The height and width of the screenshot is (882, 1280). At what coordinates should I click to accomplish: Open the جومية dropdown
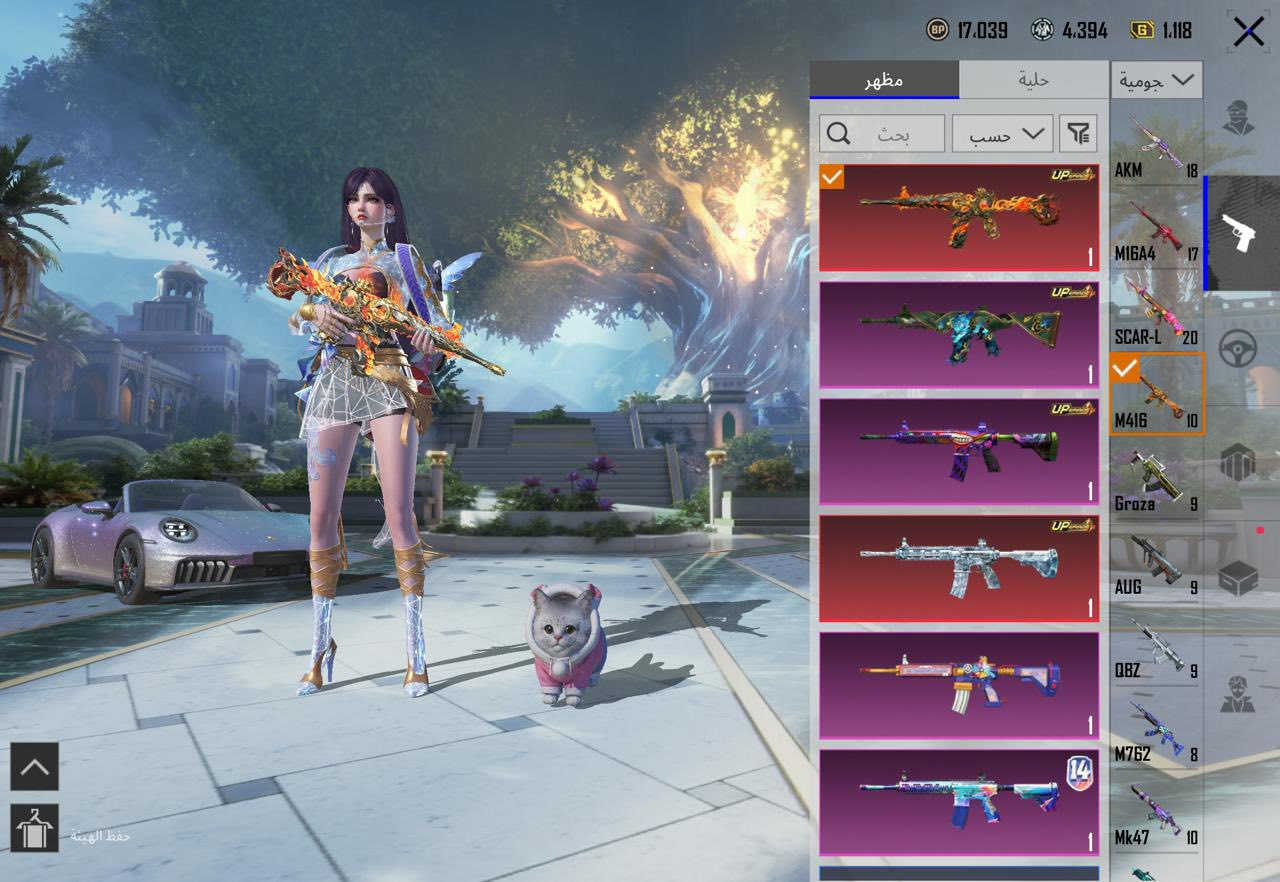tap(1157, 80)
